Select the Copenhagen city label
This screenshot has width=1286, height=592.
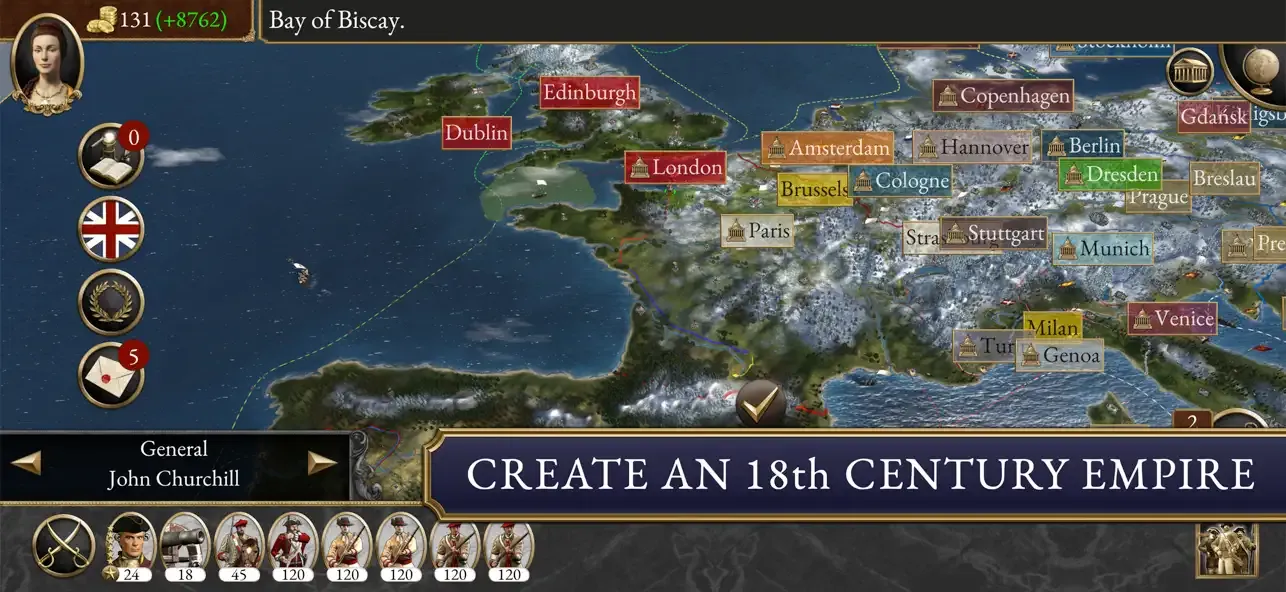pos(1003,96)
